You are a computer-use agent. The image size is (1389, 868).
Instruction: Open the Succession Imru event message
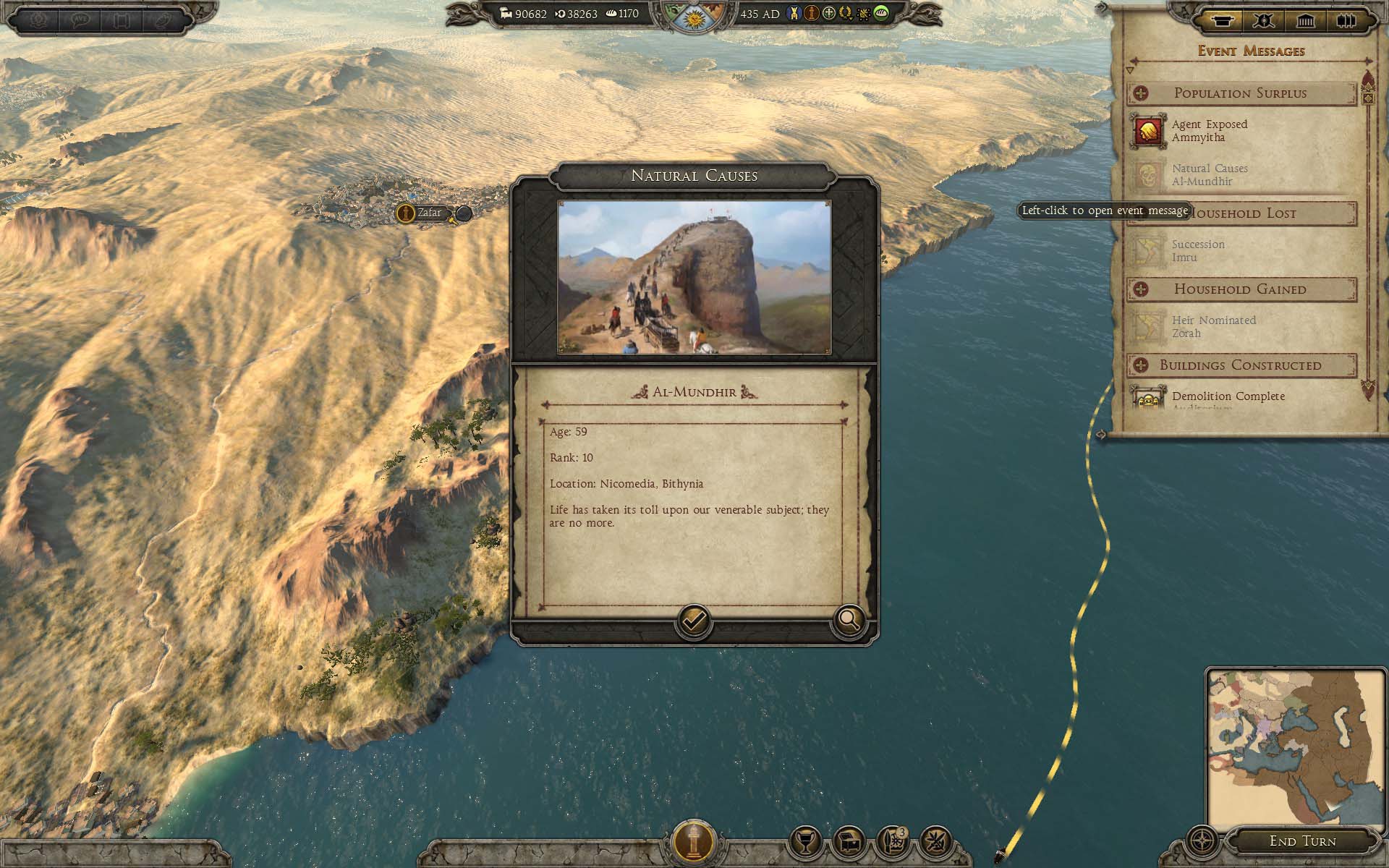1198,251
